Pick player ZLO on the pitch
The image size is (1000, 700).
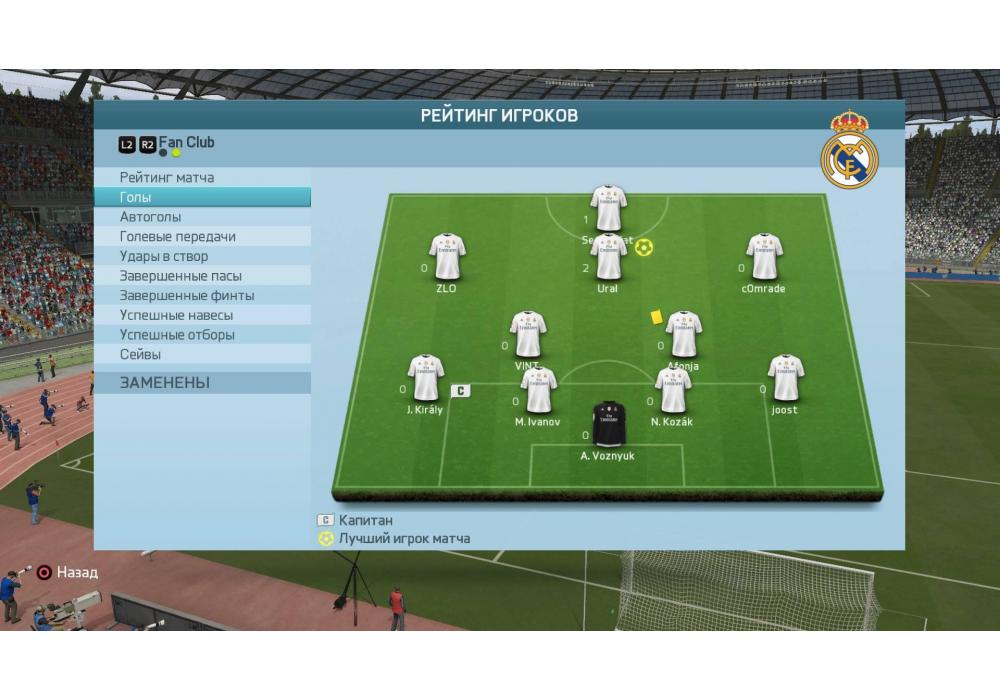point(447,257)
